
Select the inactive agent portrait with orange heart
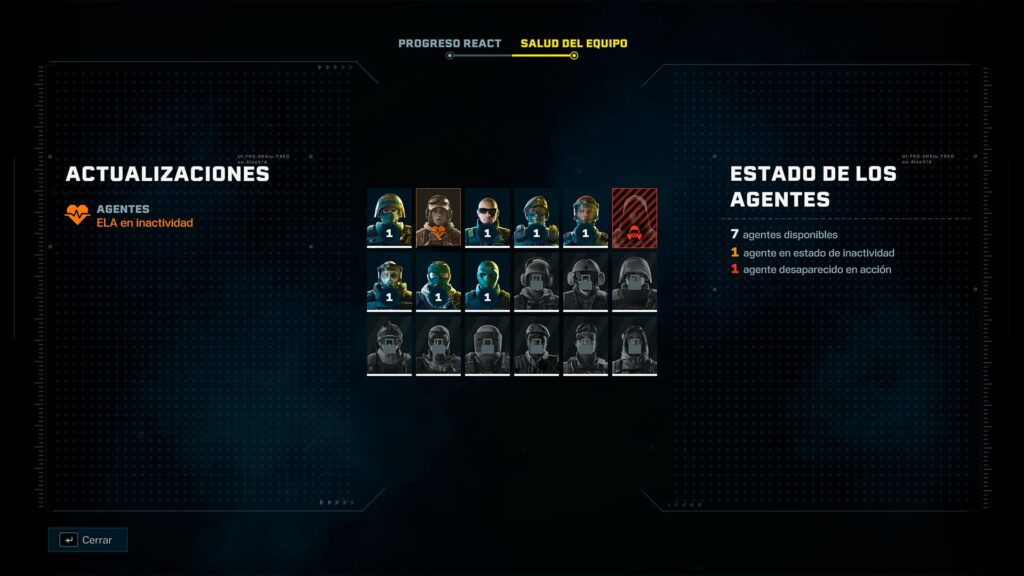(x=438, y=216)
